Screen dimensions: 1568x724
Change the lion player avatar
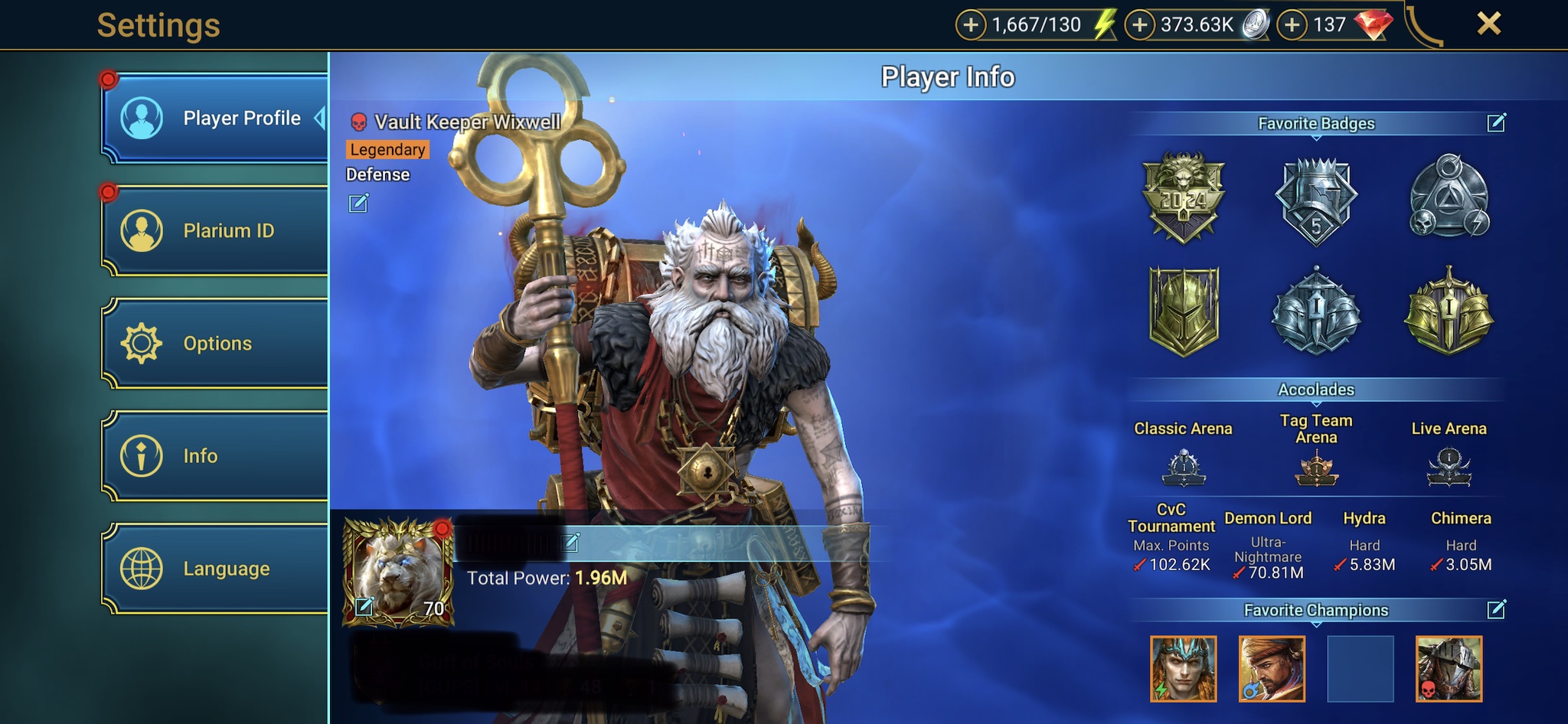365,607
